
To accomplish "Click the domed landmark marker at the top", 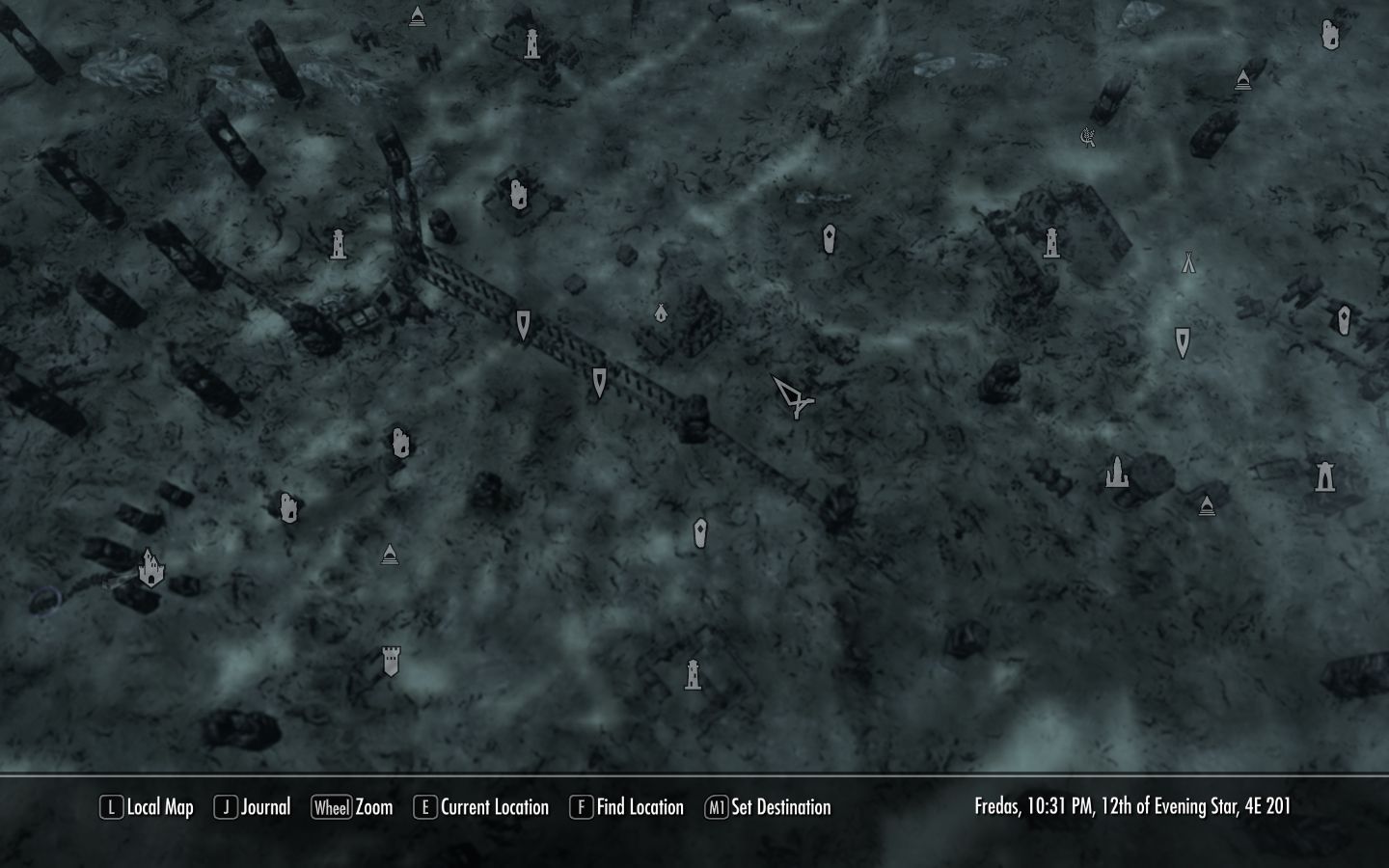I will click(417, 14).
